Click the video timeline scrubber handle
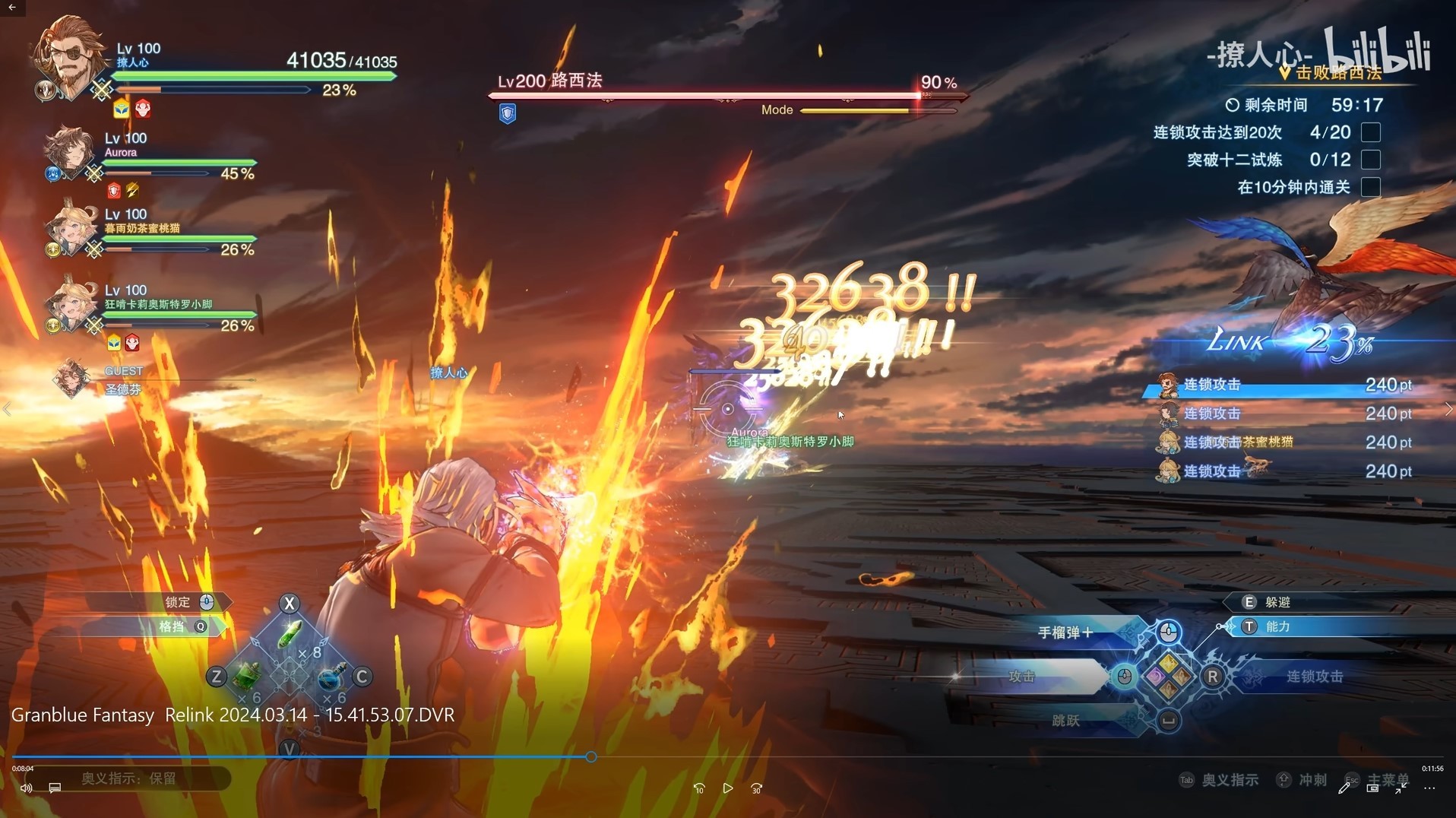The height and width of the screenshot is (818, 1456). point(591,757)
